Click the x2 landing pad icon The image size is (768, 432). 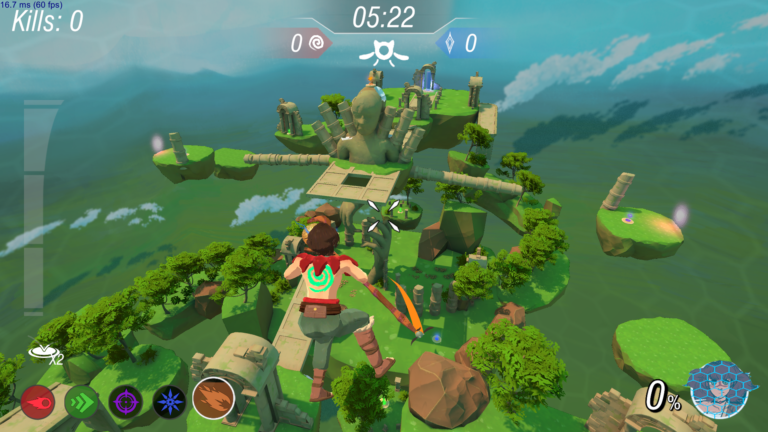pyautogui.click(x=43, y=352)
